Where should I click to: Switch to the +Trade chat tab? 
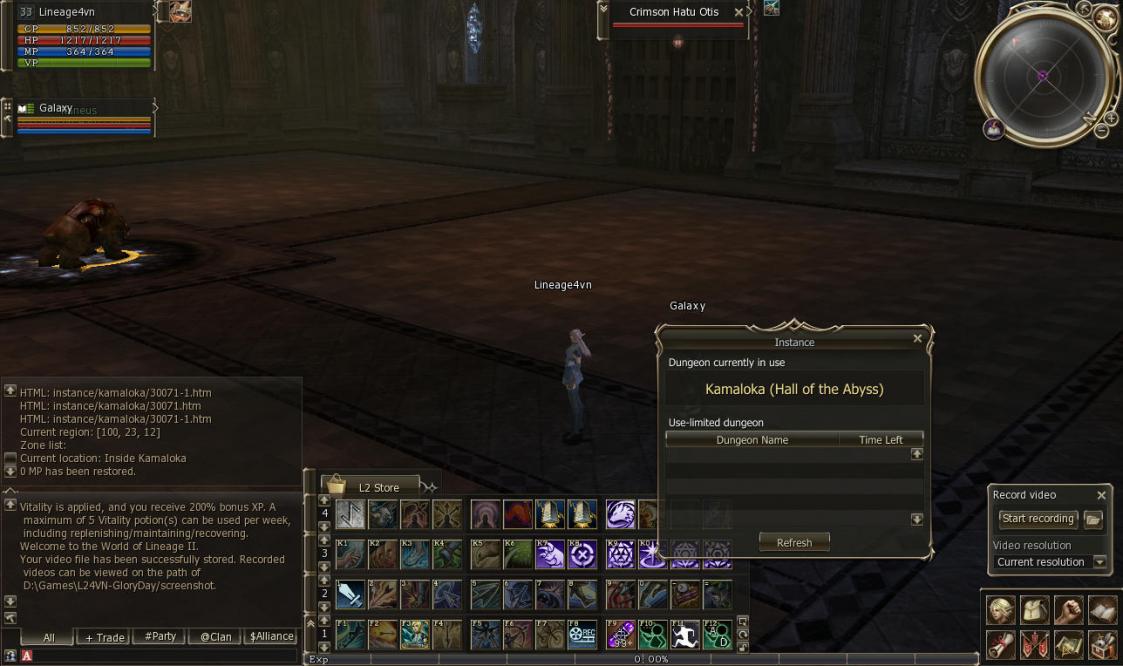[104, 636]
